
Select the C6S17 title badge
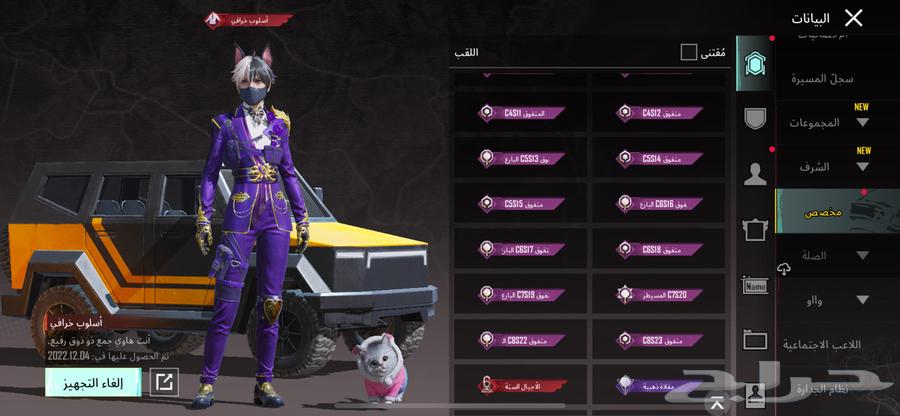click(520, 248)
